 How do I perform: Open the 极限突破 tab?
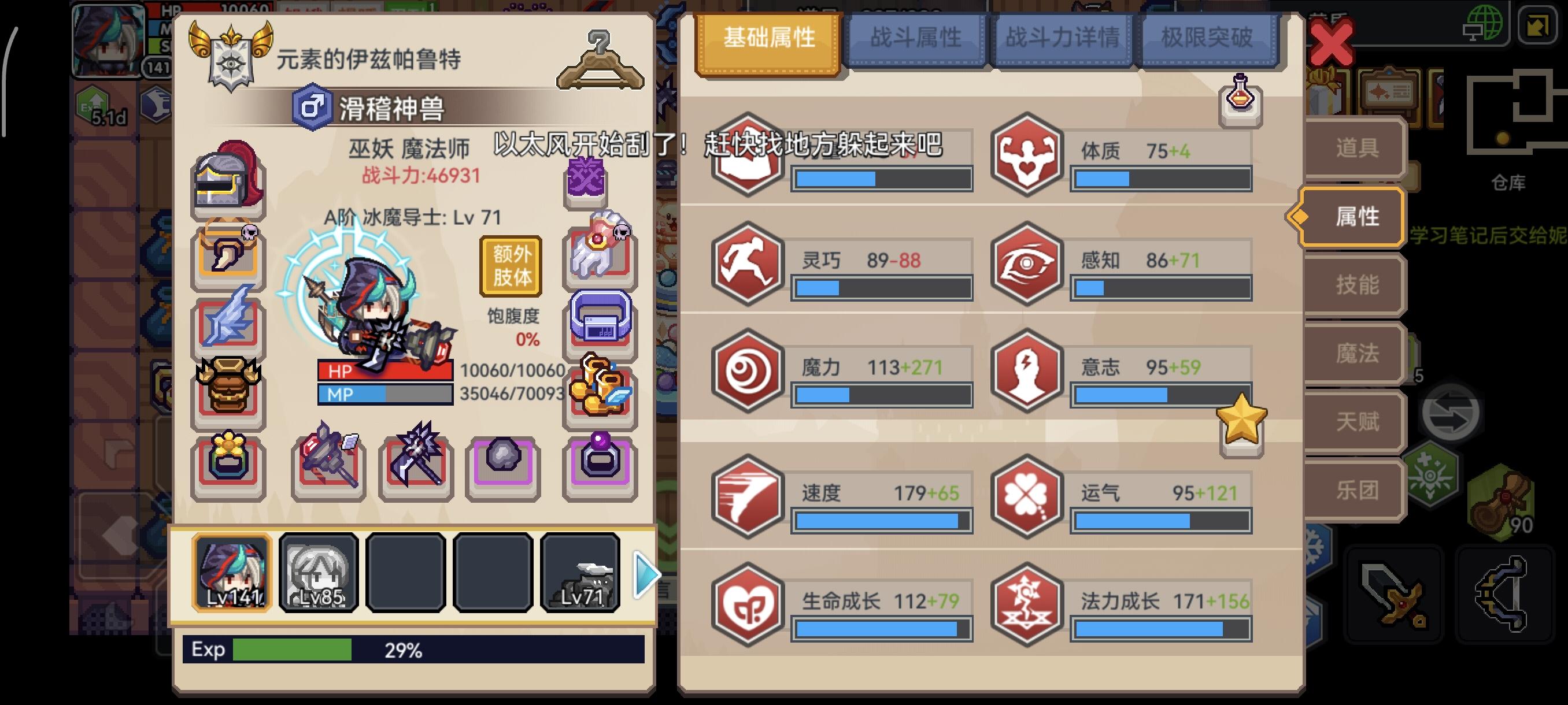tap(1208, 38)
